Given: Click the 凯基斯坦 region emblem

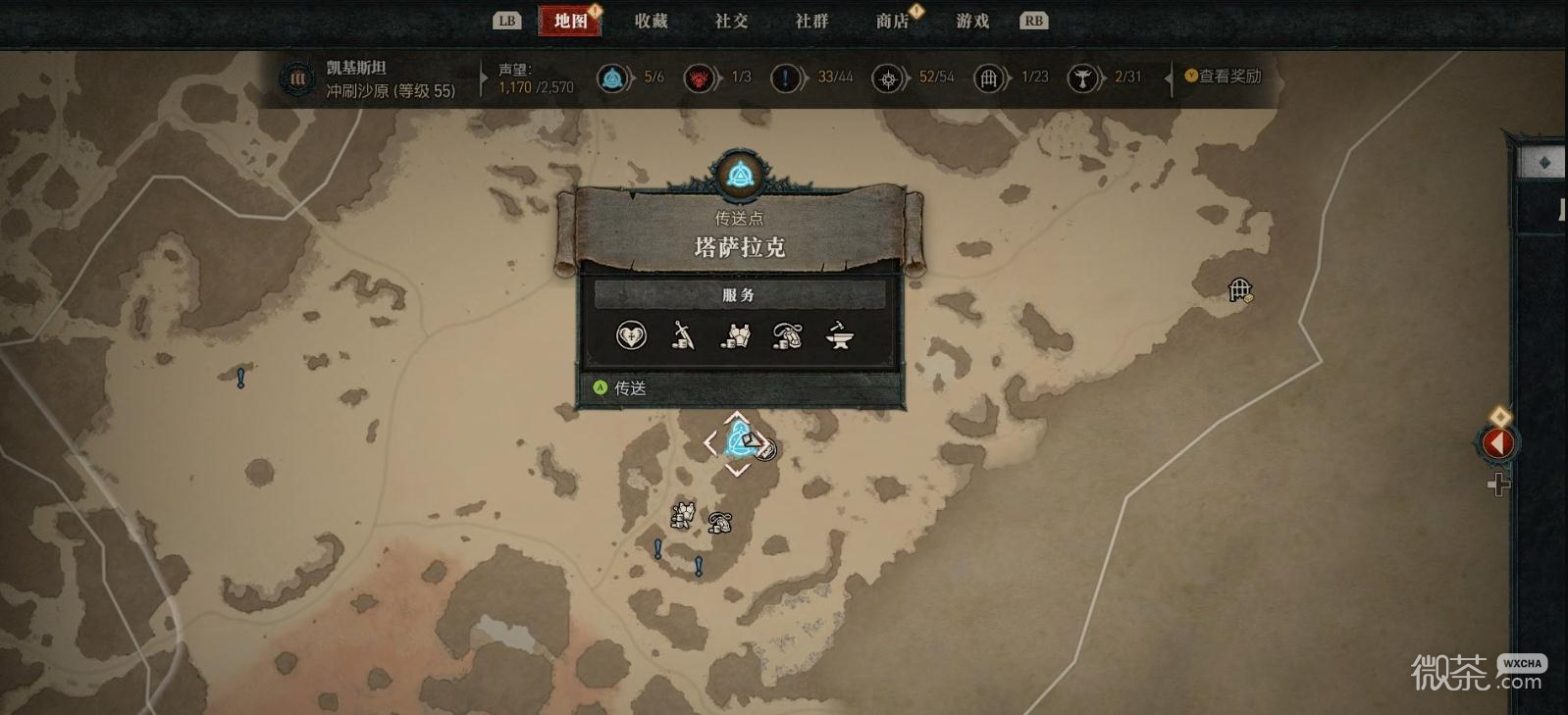Looking at the screenshot, I should tap(296, 78).
